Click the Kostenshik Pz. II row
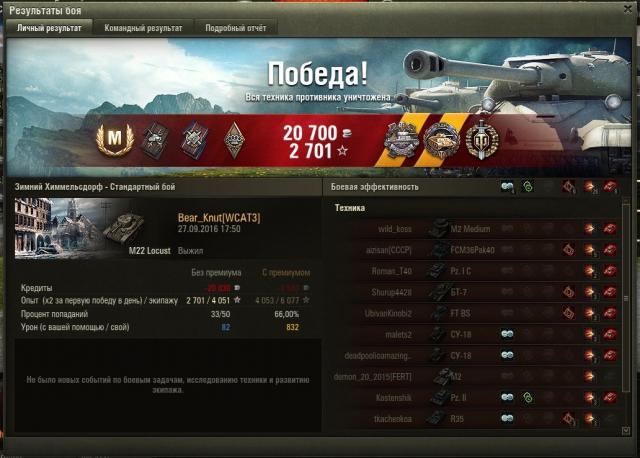 [x=470, y=397]
